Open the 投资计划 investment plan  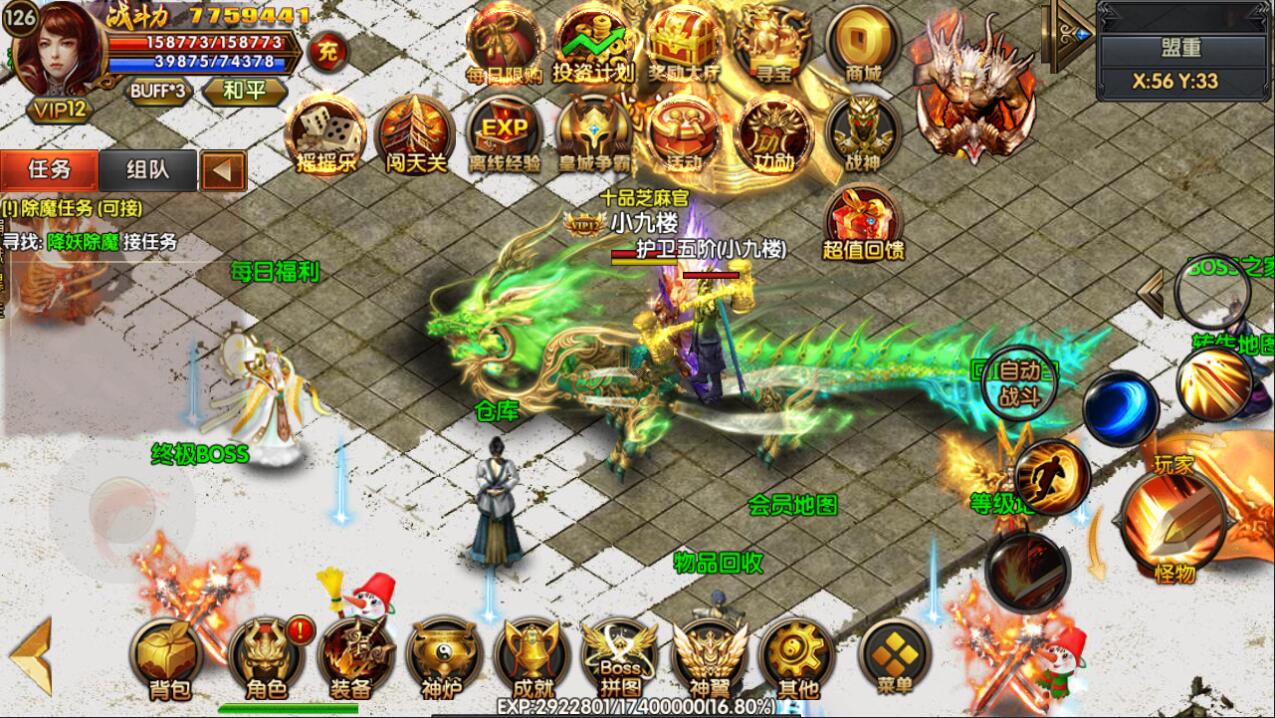tap(594, 45)
